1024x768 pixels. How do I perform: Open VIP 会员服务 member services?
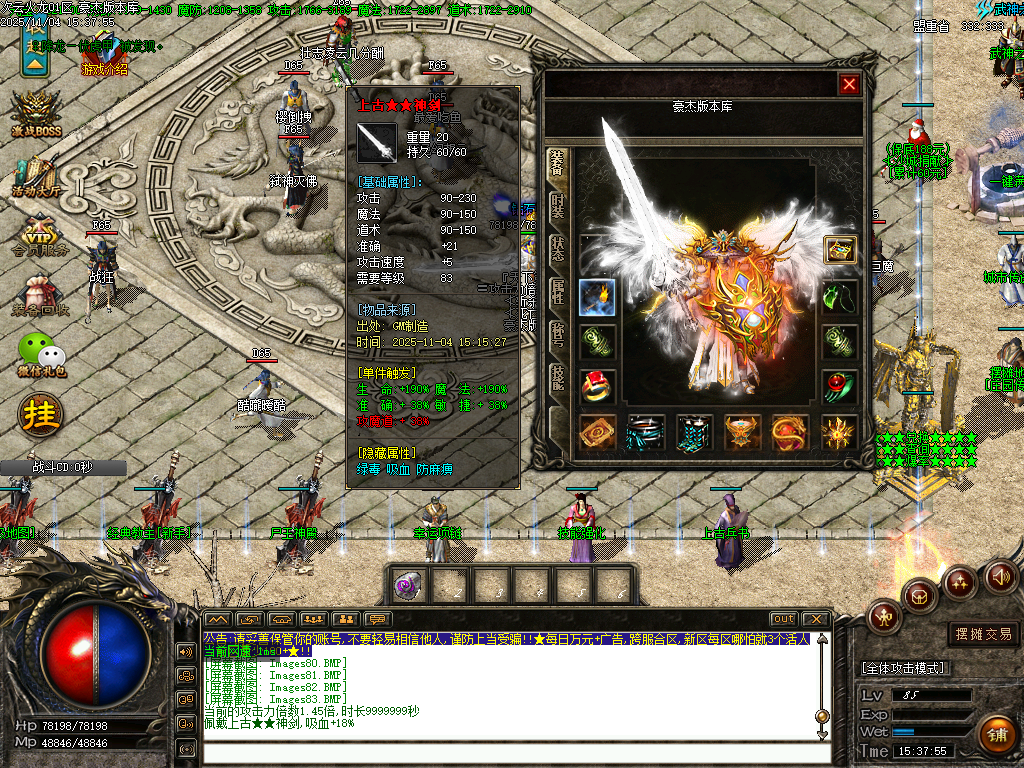point(38,237)
